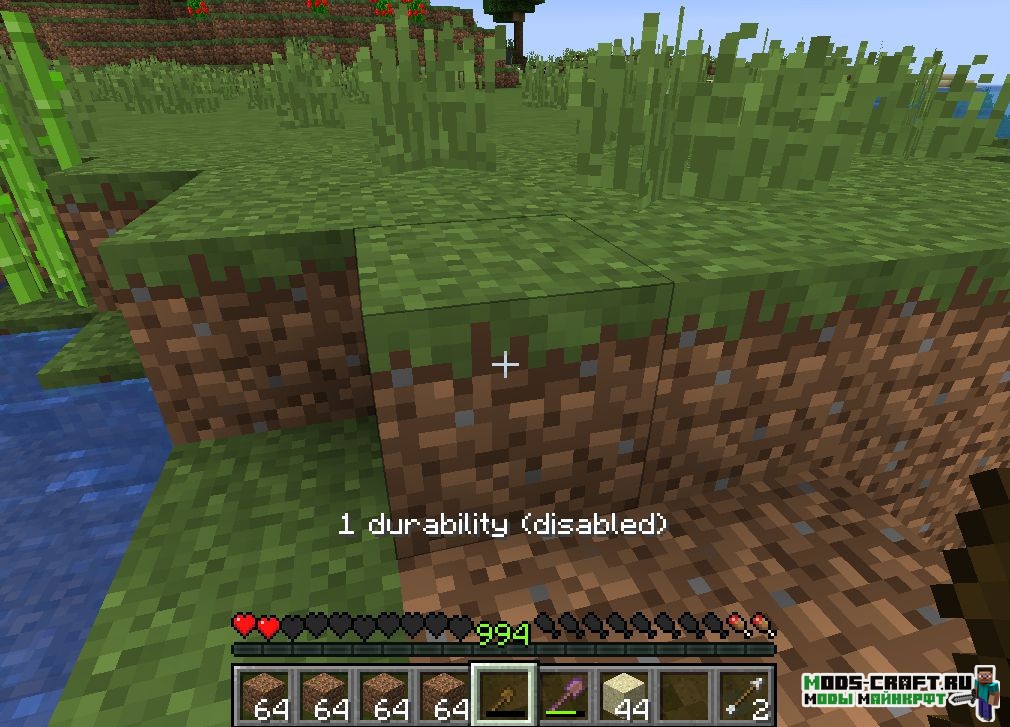Select the purple enchanted shovel slot
The width and height of the screenshot is (1010, 727).
click(564, 692)
